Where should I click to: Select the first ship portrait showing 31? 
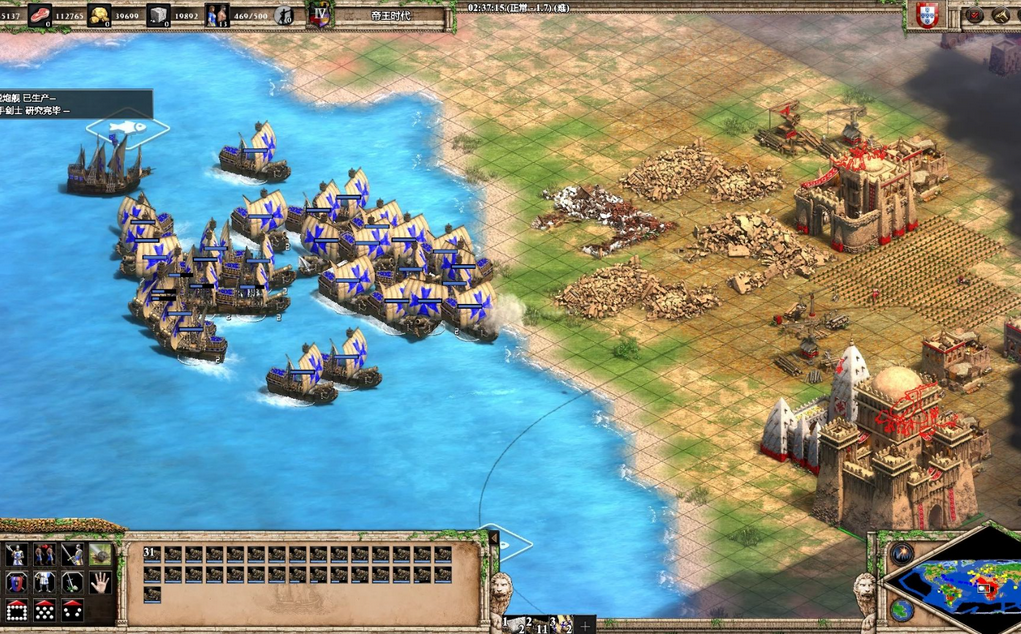coord(152,554)
